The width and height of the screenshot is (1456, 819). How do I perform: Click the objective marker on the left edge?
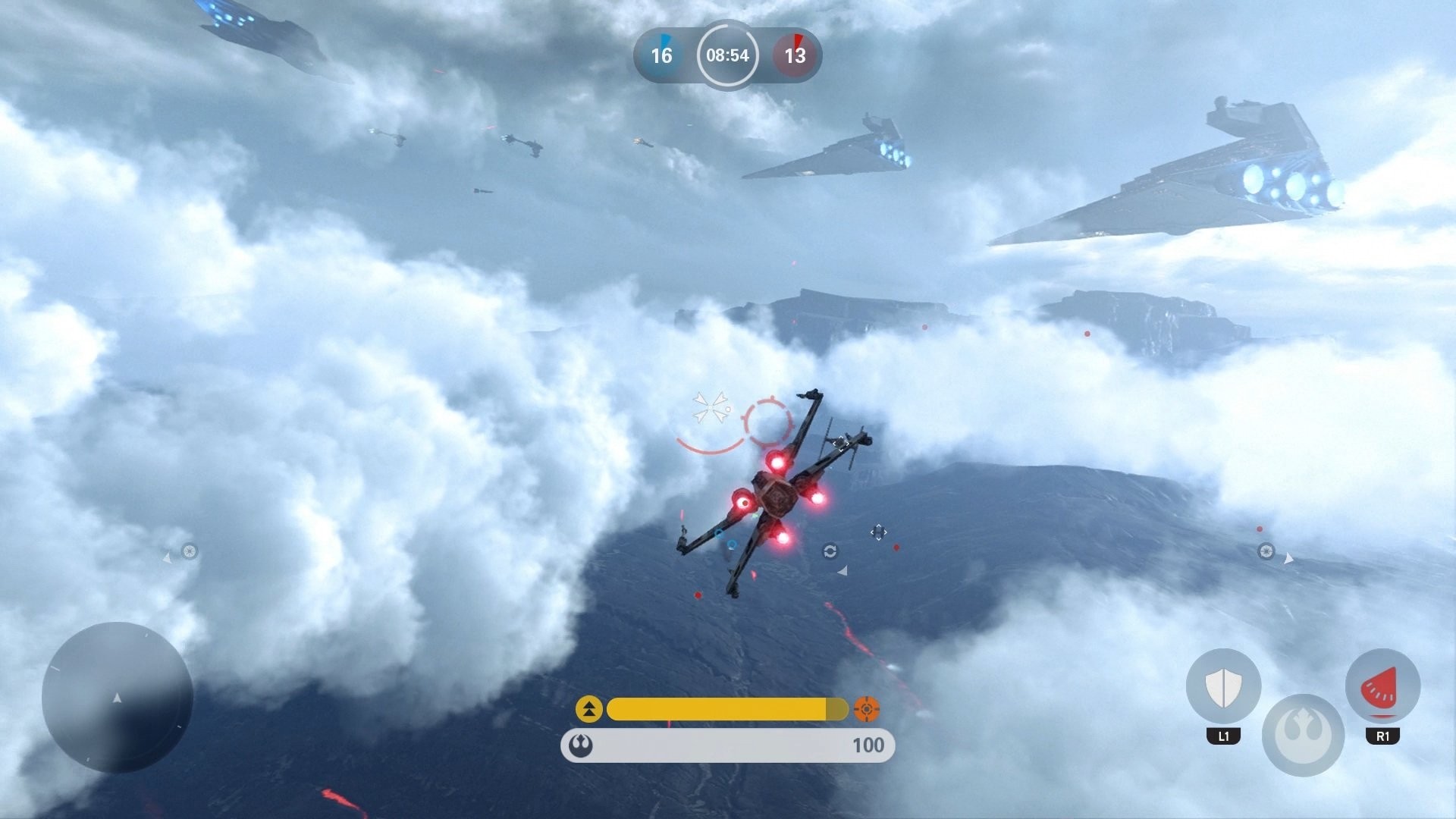click(x=190, y=551)
